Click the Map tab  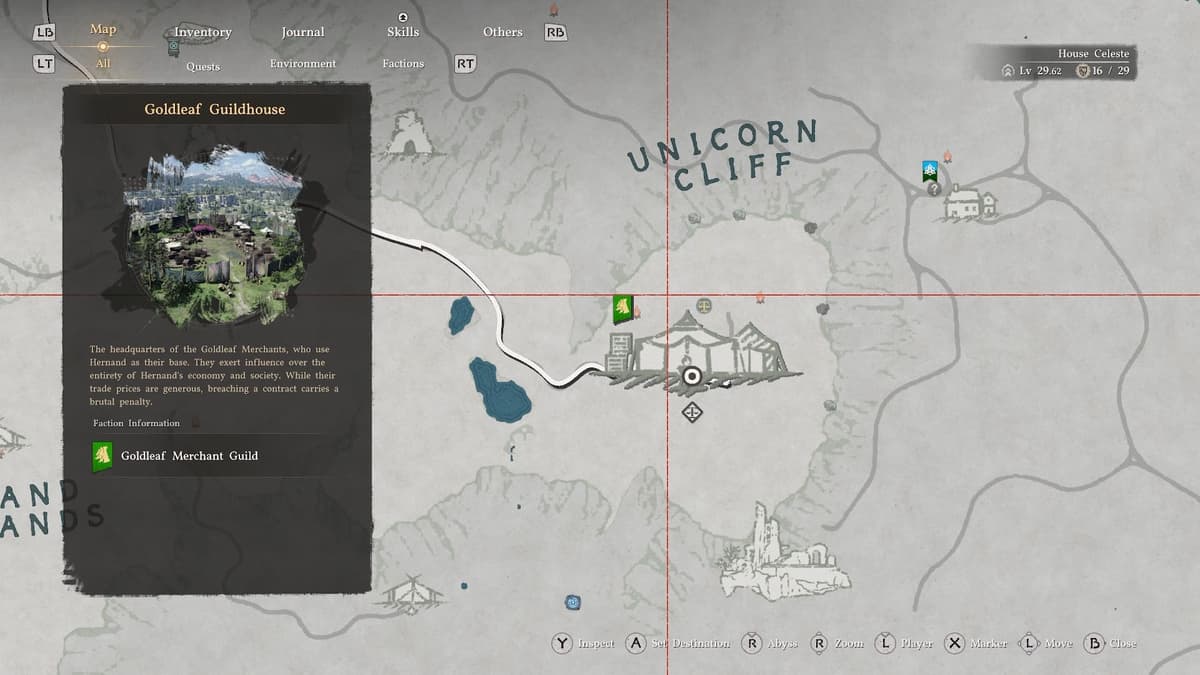(103, 29)
